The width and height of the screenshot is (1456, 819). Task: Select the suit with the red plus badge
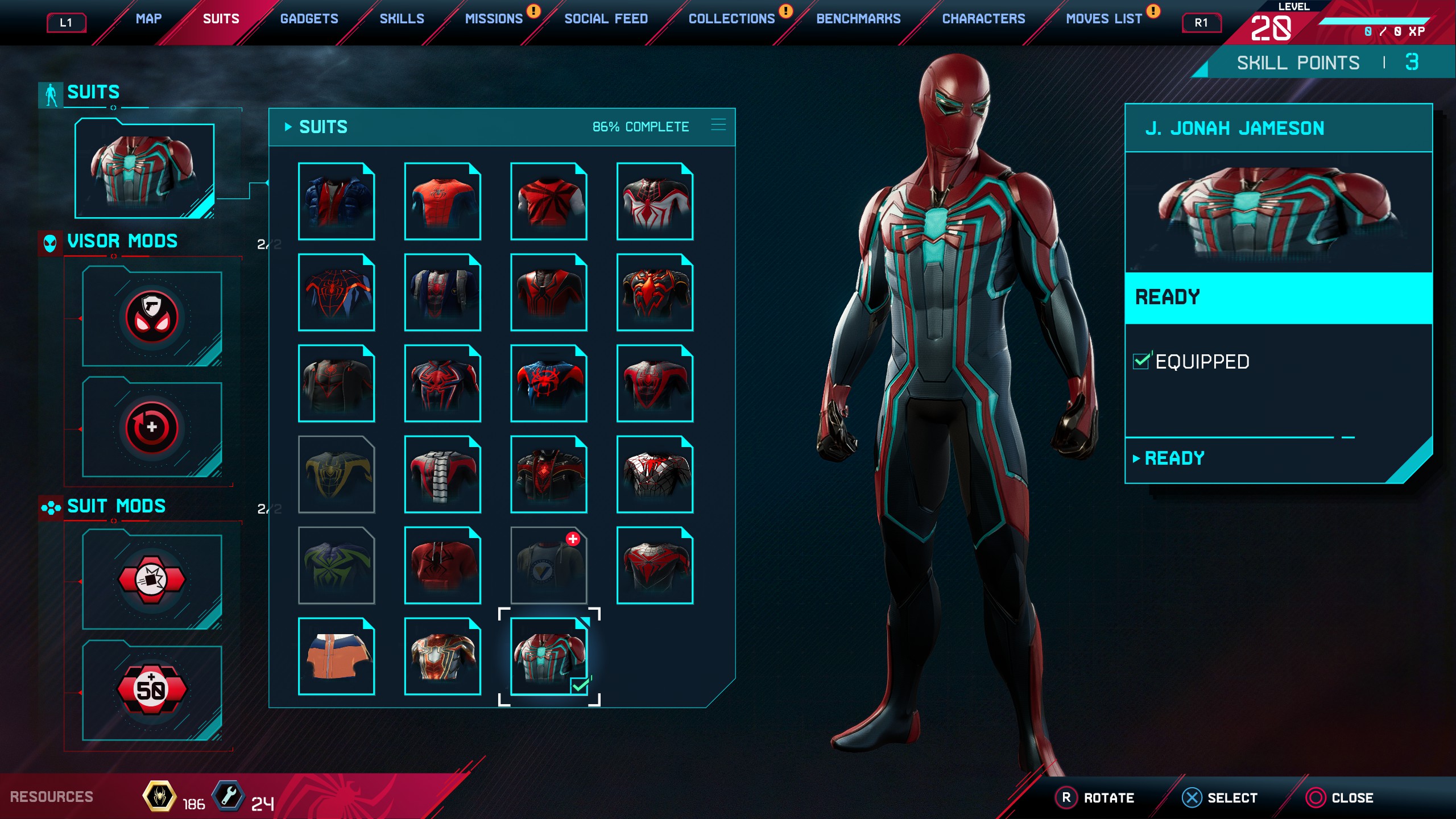pyautogui.click(x=549, y=565)
